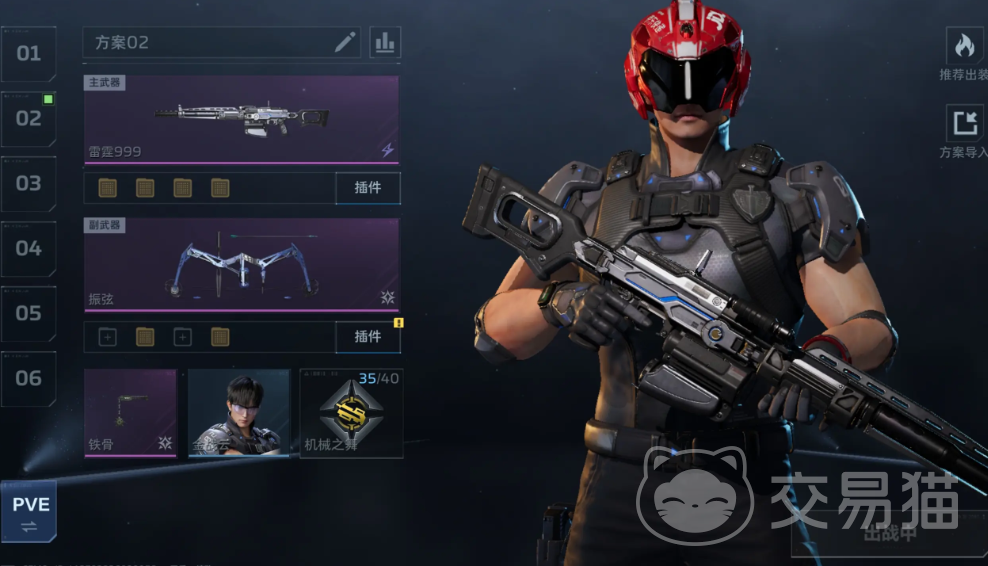Viewport: 988px width, 566px height.
Task: Rename the 方案02 loadout with pencil icon
Action: (x=345, y=42)
